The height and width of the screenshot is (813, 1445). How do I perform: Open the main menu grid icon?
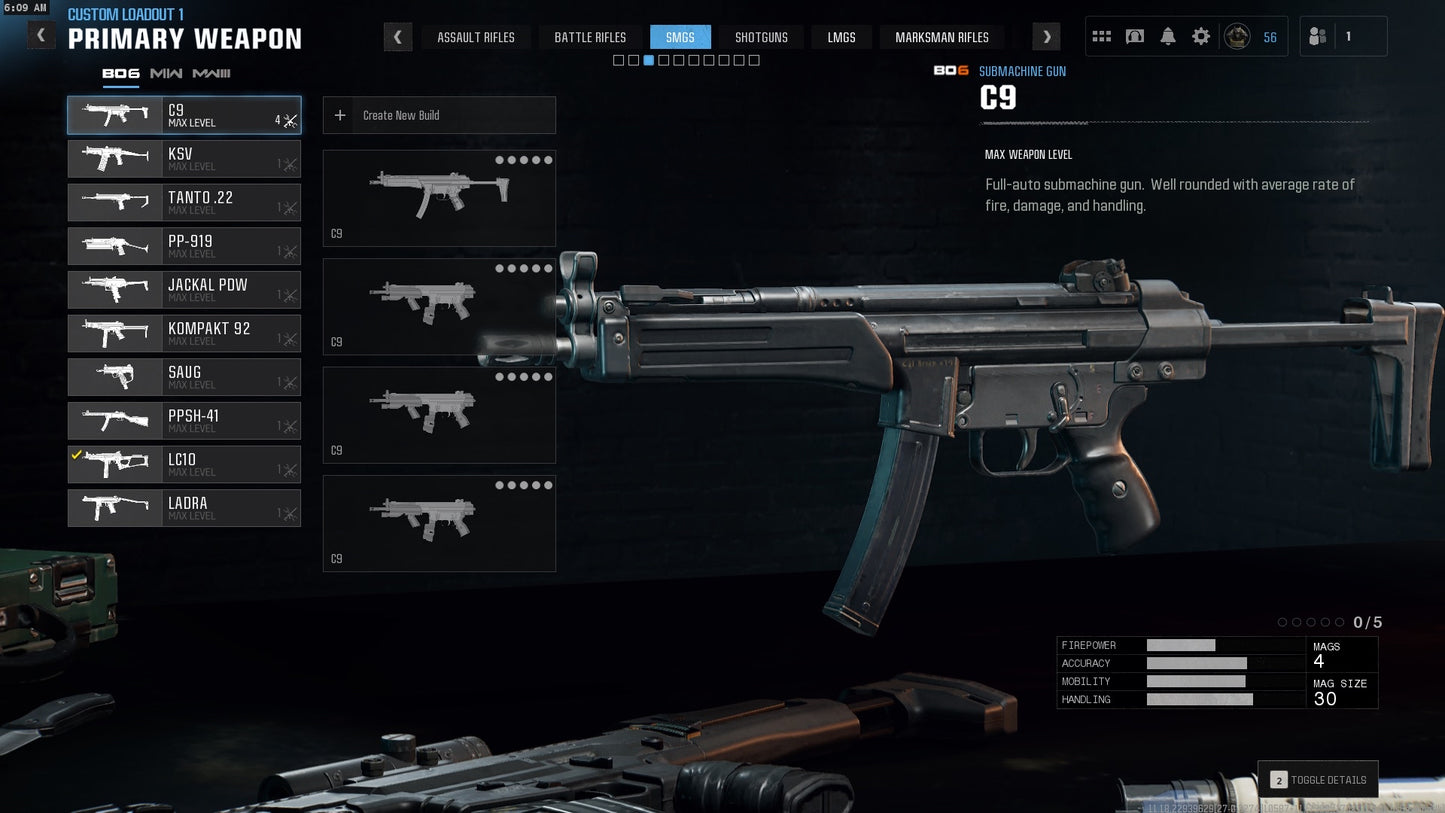tap(1101, 35)
